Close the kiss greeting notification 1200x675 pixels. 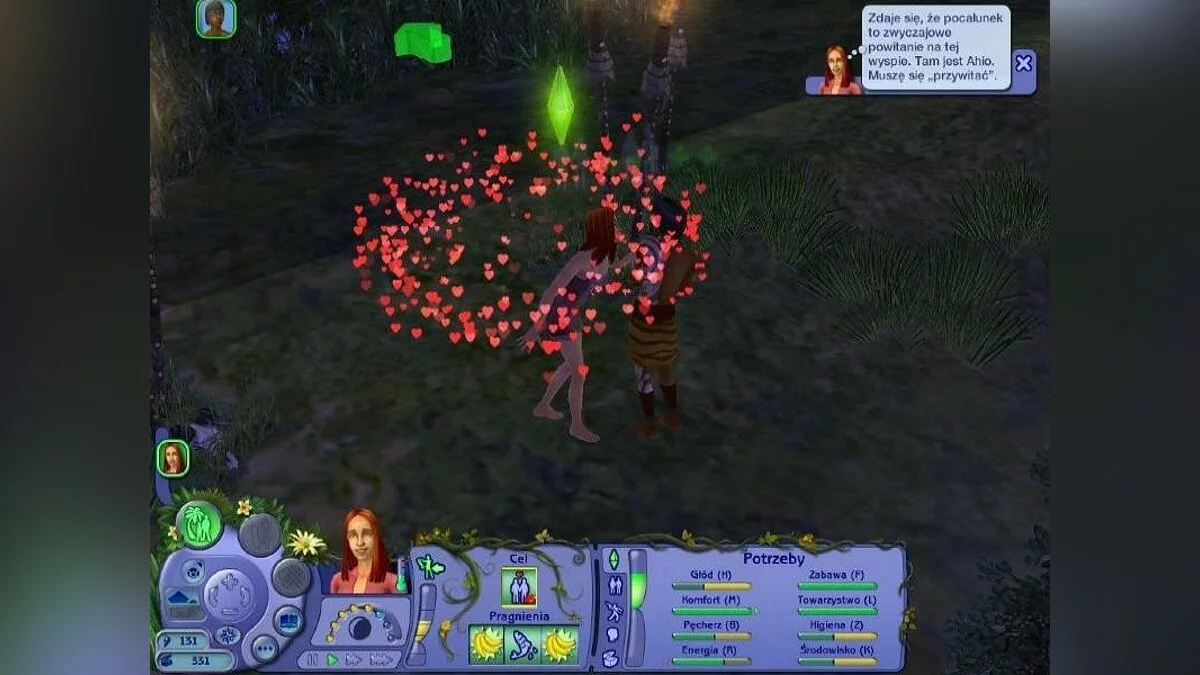(1023, 64)
